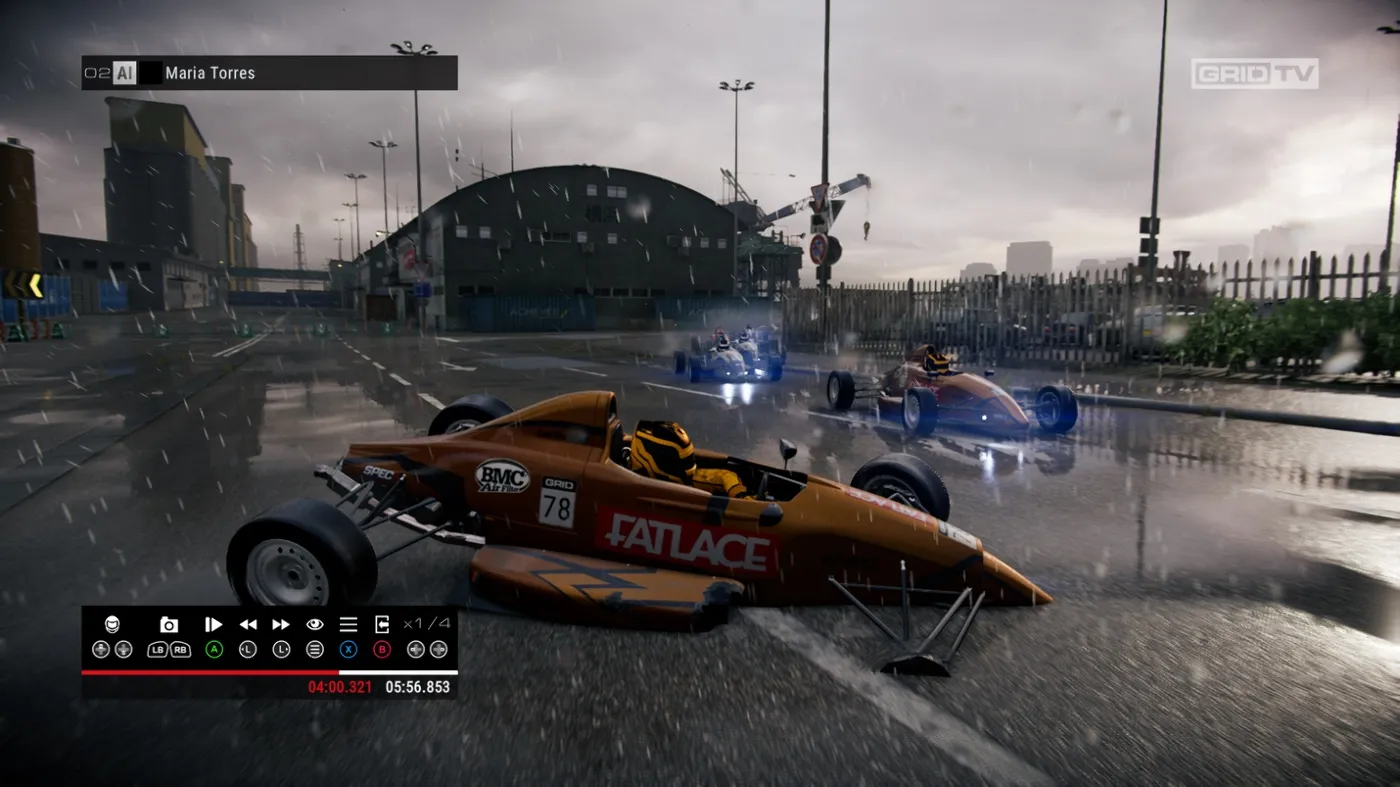1400x787 pixels.
Task: Open the three-line replay menu
Action: pos(348,624)
